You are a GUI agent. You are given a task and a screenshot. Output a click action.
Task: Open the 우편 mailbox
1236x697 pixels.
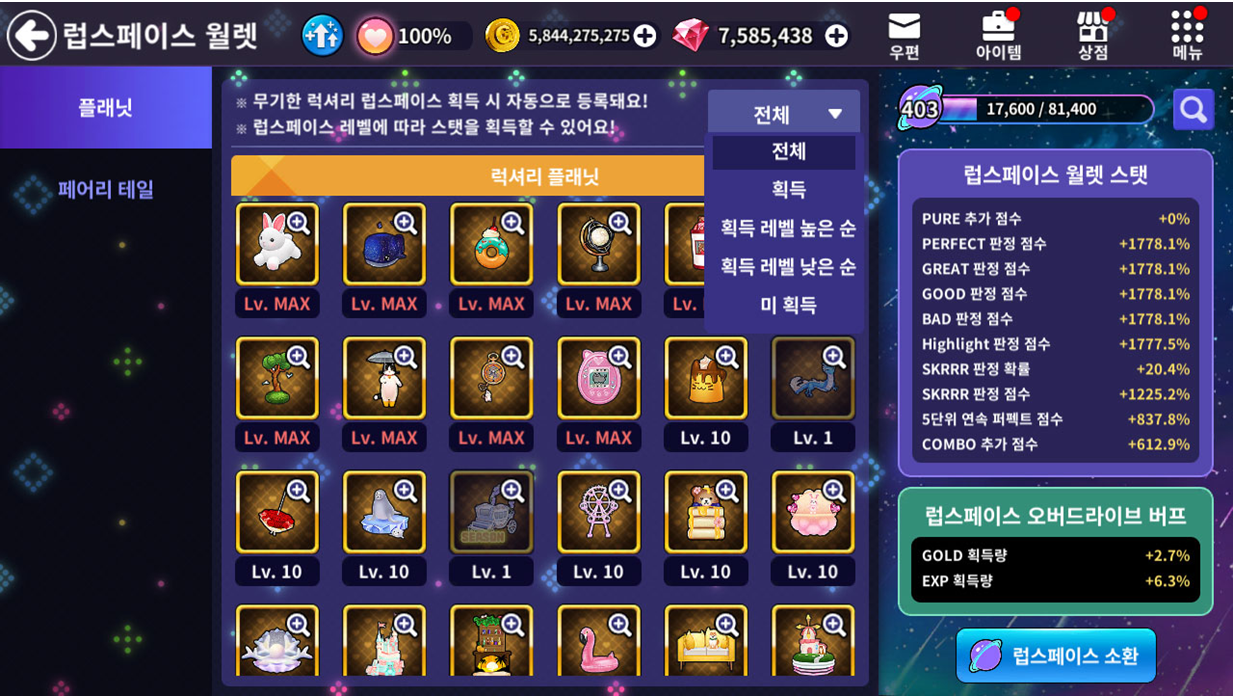904,35
